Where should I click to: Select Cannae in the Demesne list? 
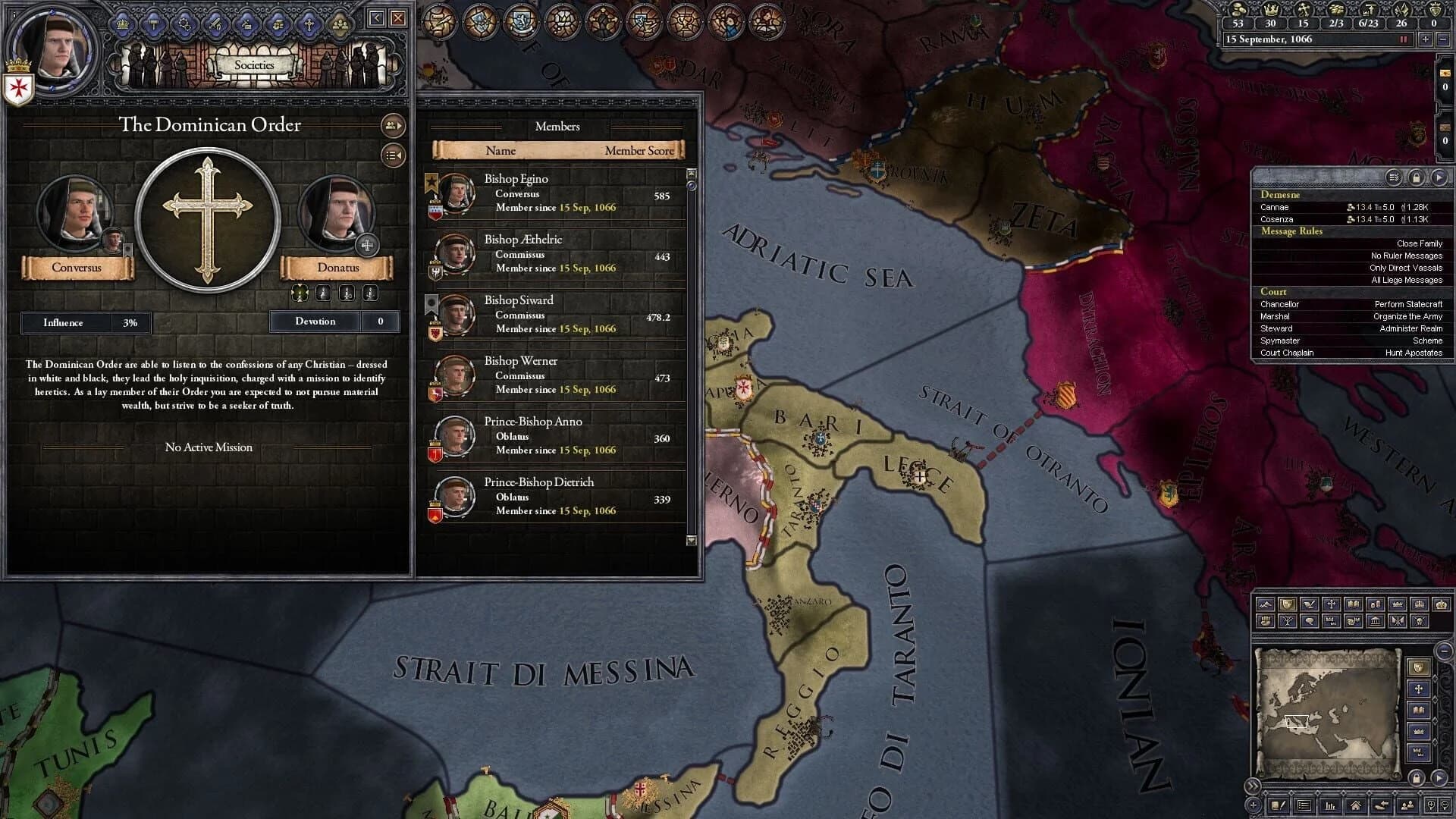coord(1276,207)
